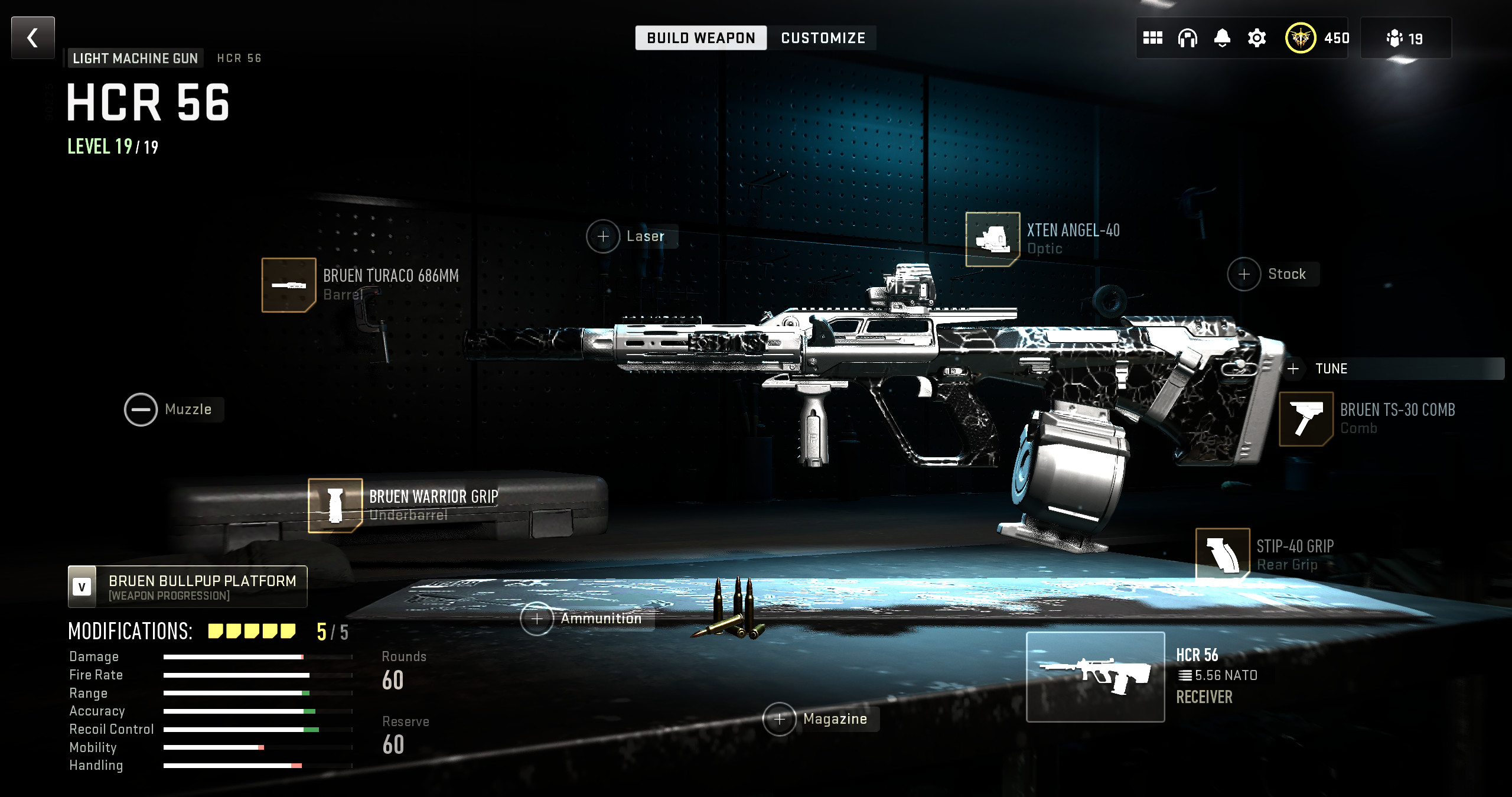Add a Stock attachment
Image resolution: width=1512 pixels, height=797 pixels.
(1244, 274)
